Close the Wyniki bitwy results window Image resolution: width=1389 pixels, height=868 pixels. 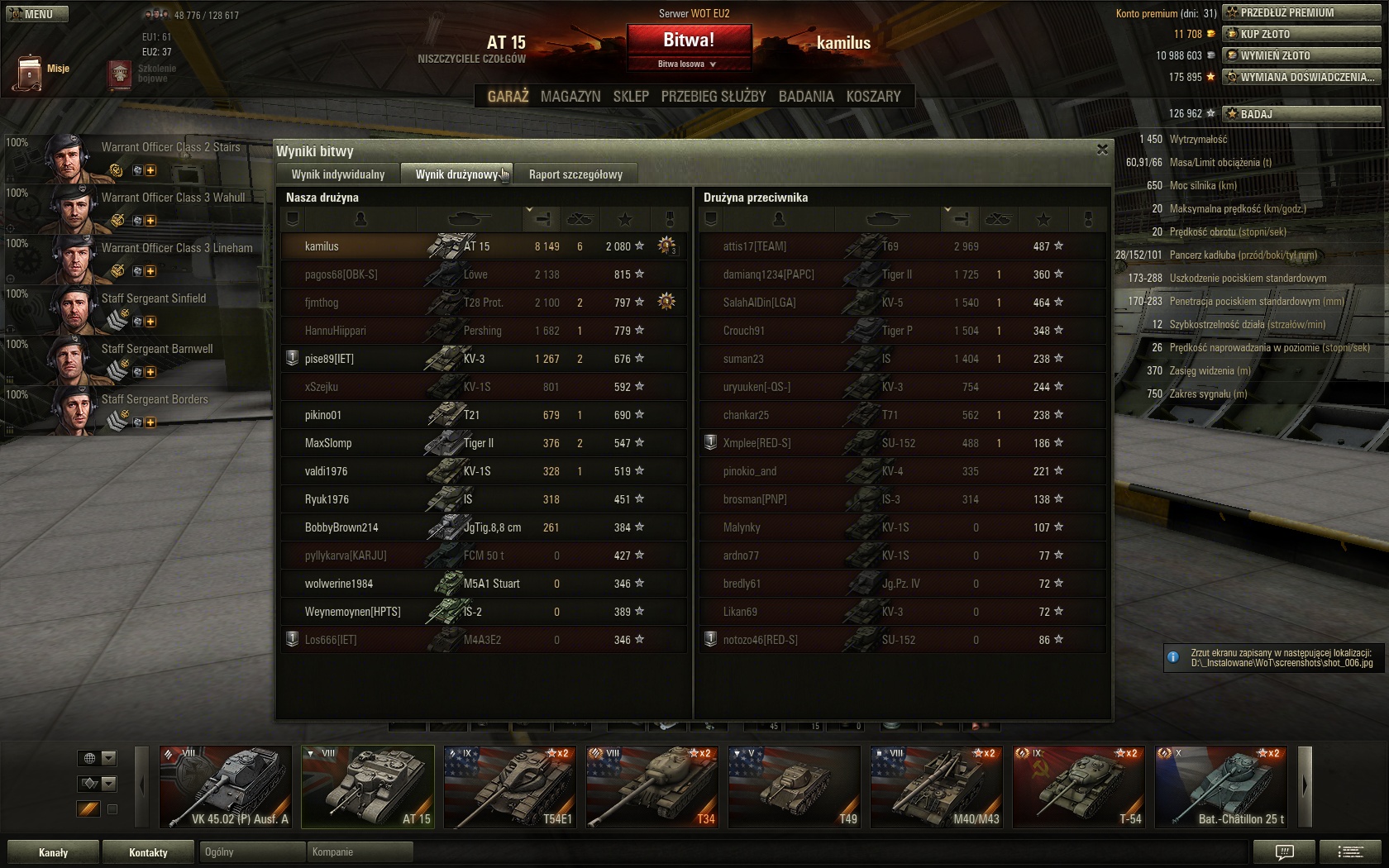click(1102, 150)
